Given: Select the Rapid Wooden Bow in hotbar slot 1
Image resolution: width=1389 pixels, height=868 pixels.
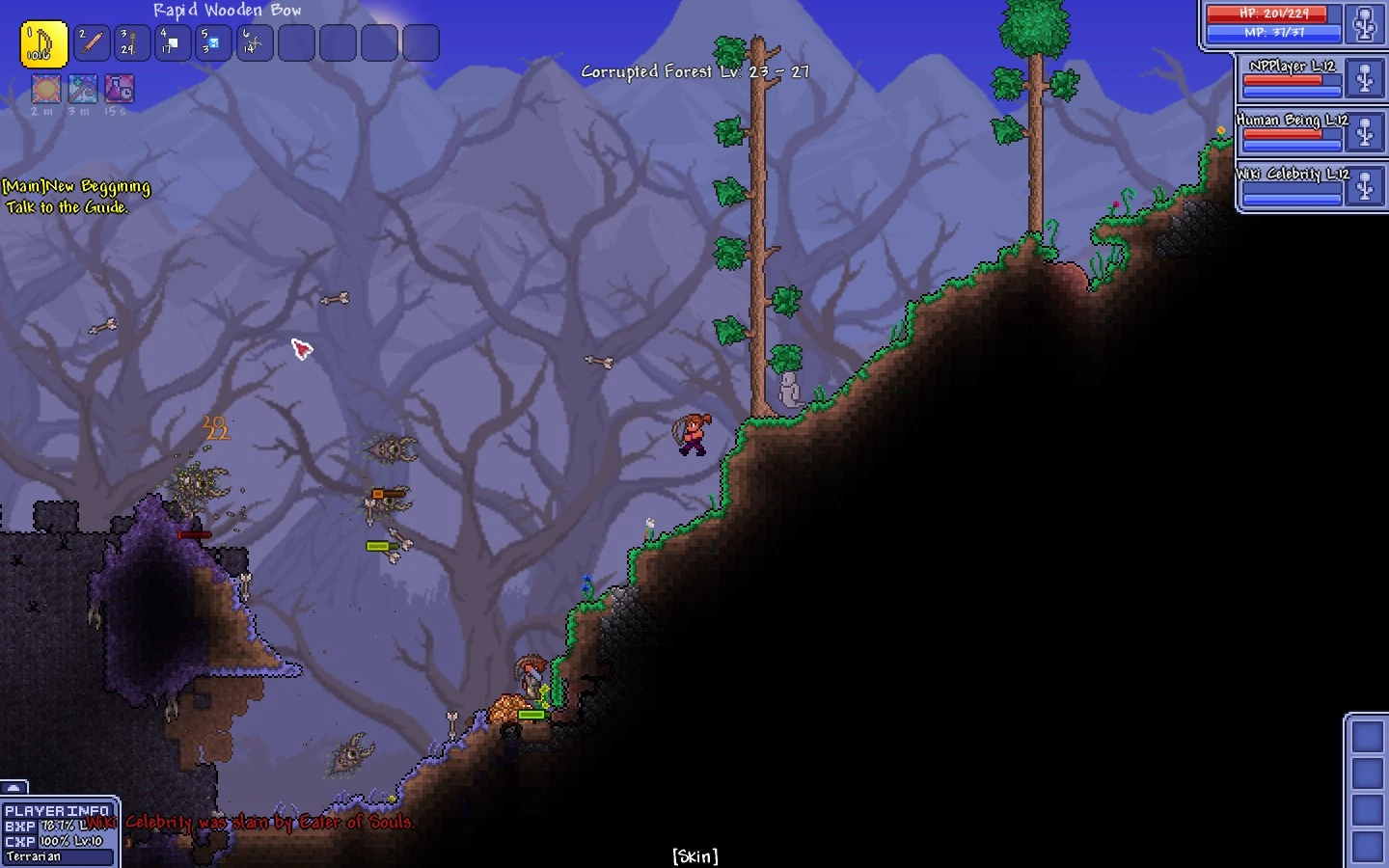Looking at the screenshot, I should (43, 42).
